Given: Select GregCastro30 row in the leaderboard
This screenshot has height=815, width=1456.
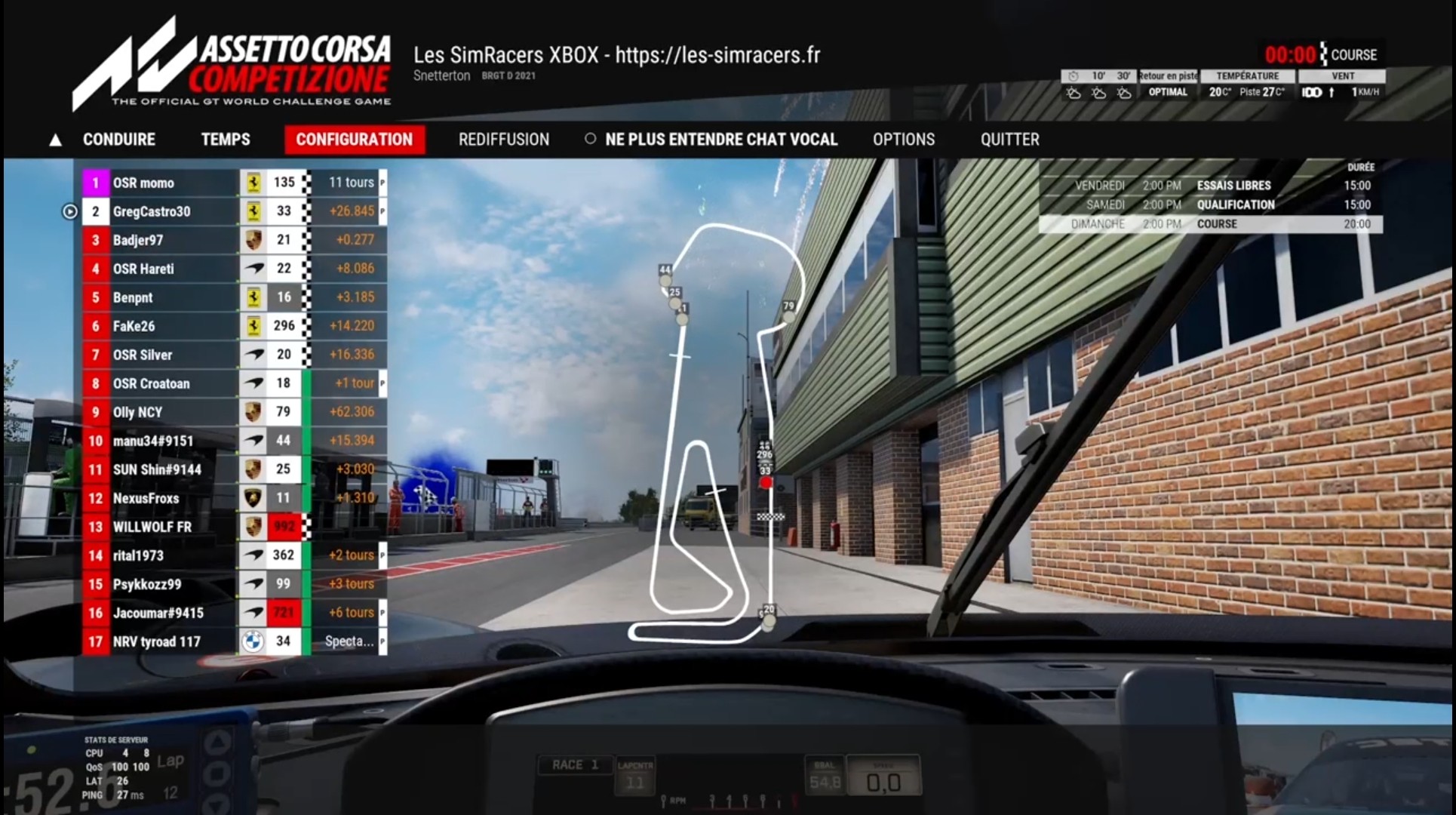Looking at the screenshot, I should point(151,211).
